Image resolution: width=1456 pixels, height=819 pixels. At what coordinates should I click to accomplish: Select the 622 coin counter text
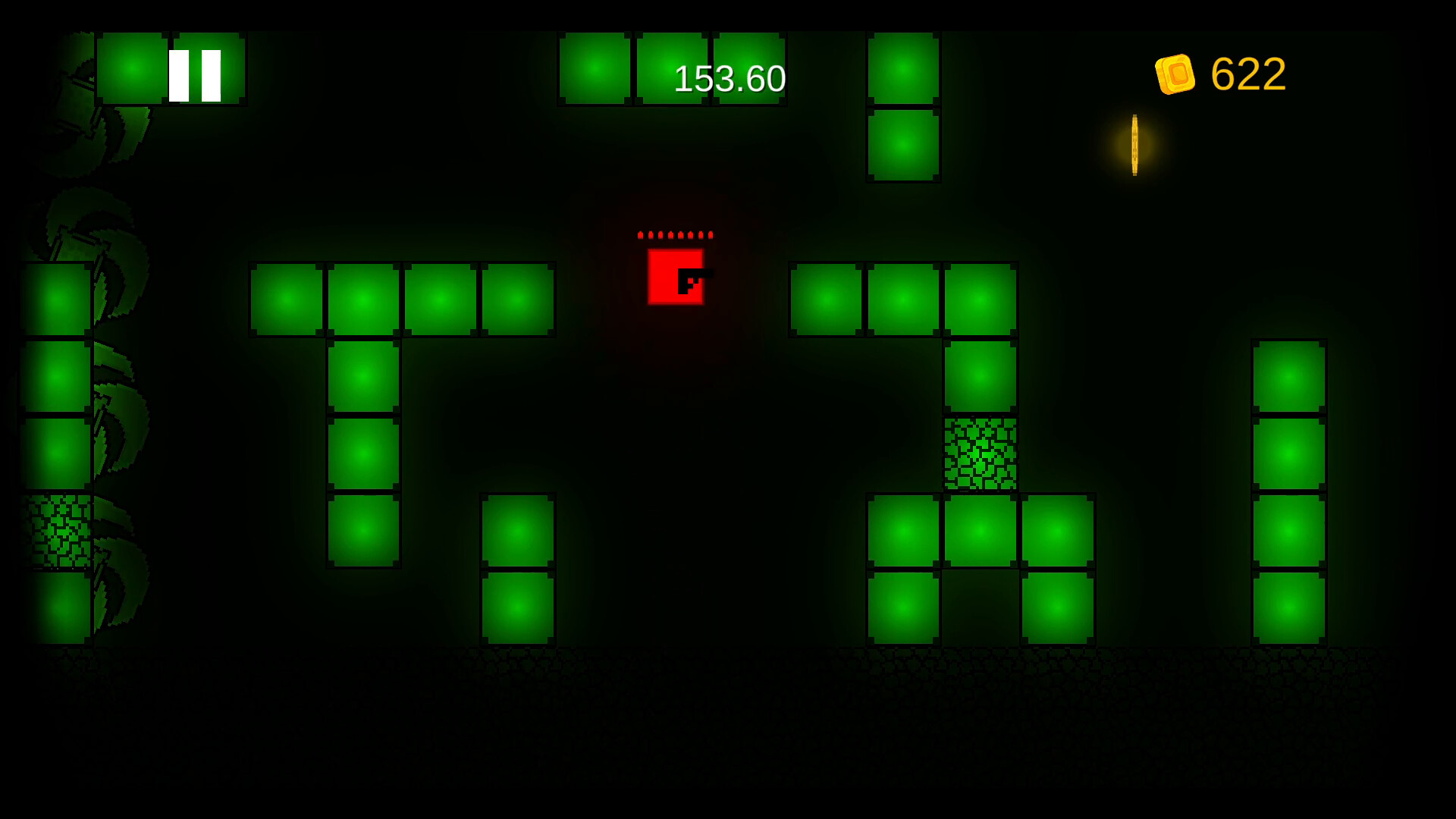[x=1247, y=73]
